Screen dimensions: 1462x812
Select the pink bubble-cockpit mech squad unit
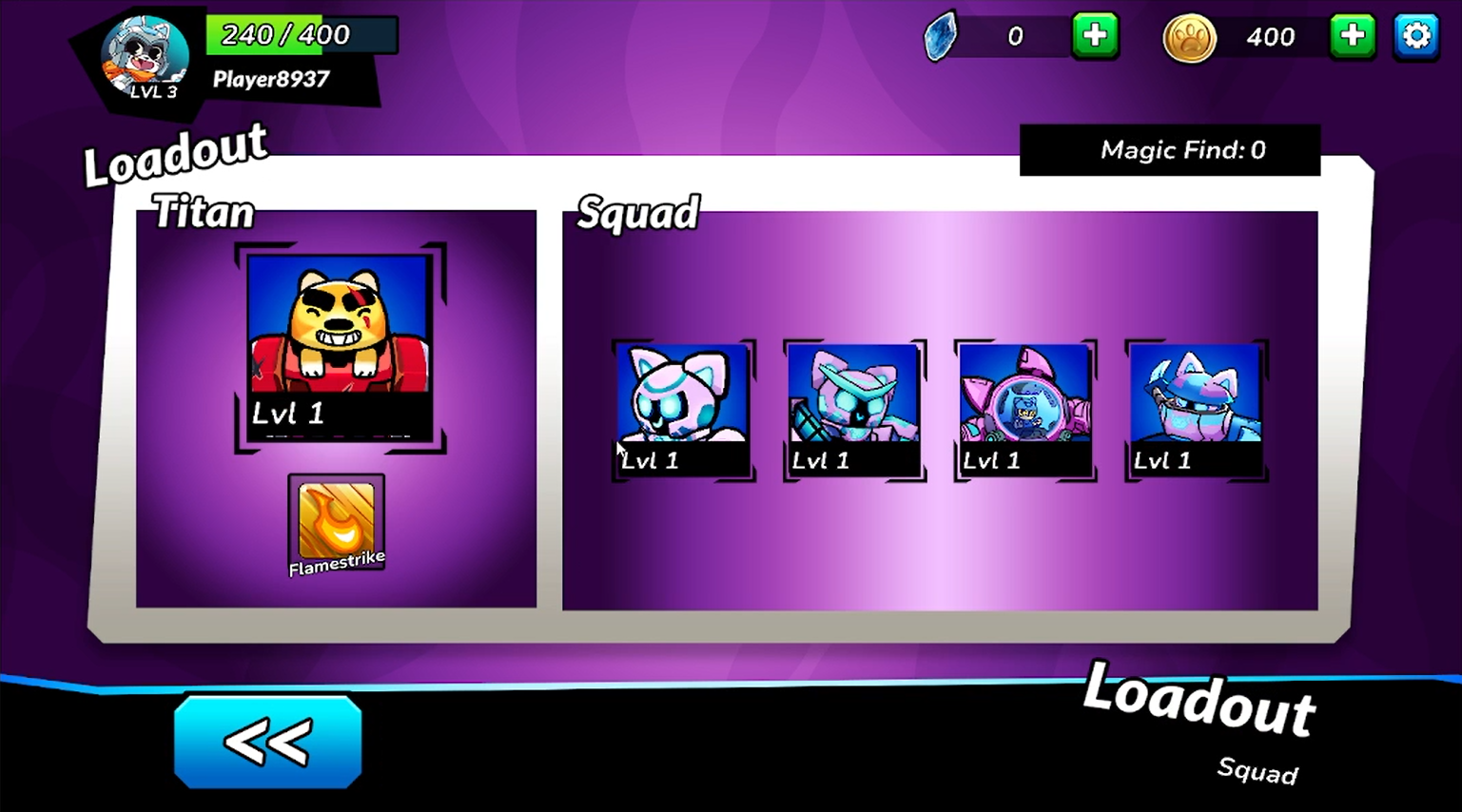point(1024,410)
